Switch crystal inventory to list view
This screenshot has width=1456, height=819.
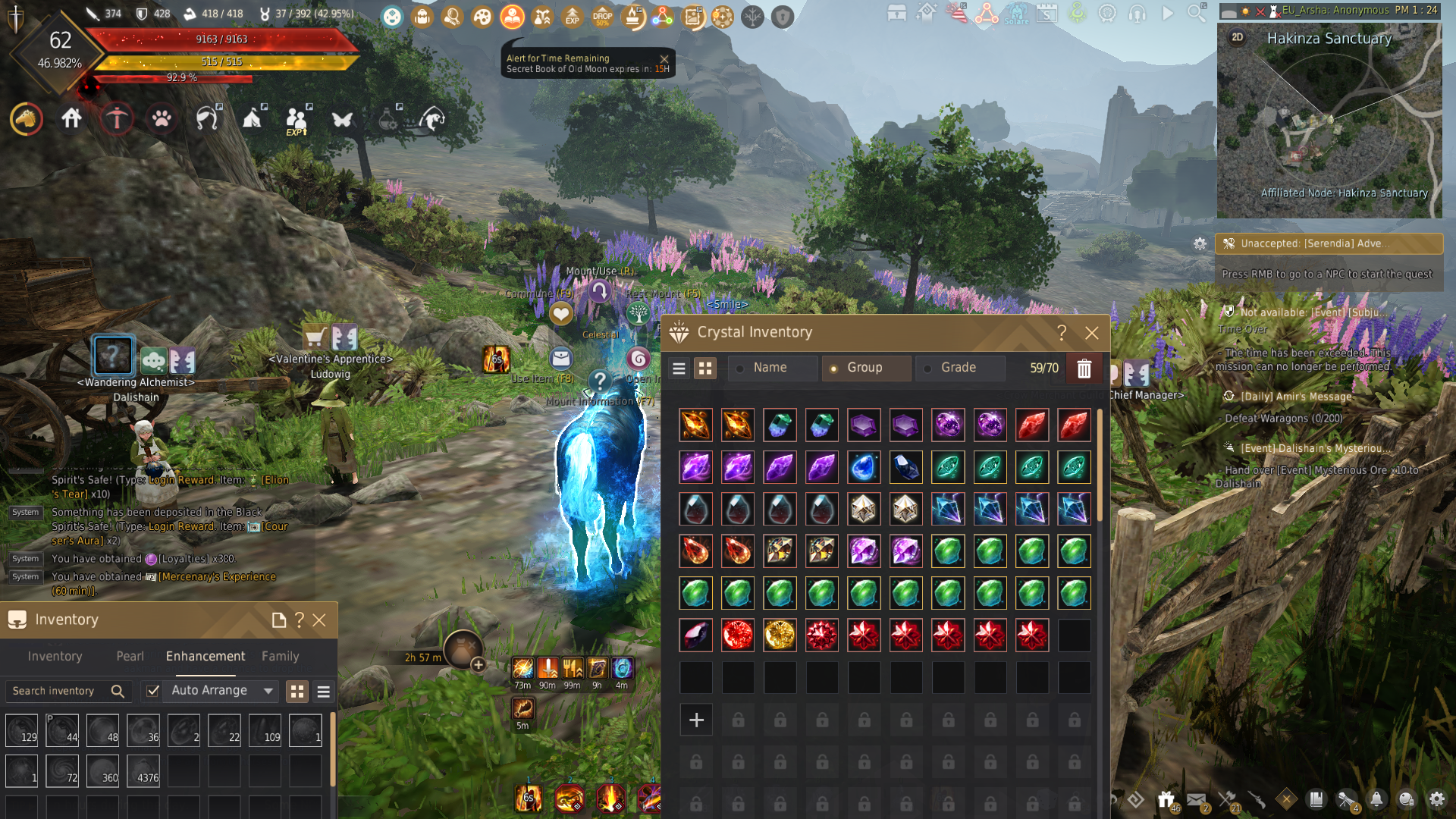[x=679, y=369]
